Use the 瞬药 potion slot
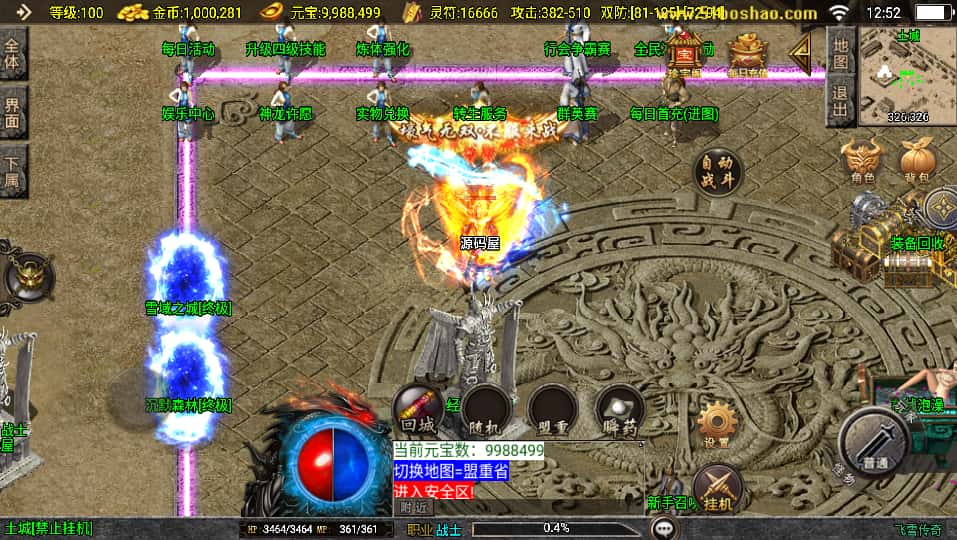 618,410
